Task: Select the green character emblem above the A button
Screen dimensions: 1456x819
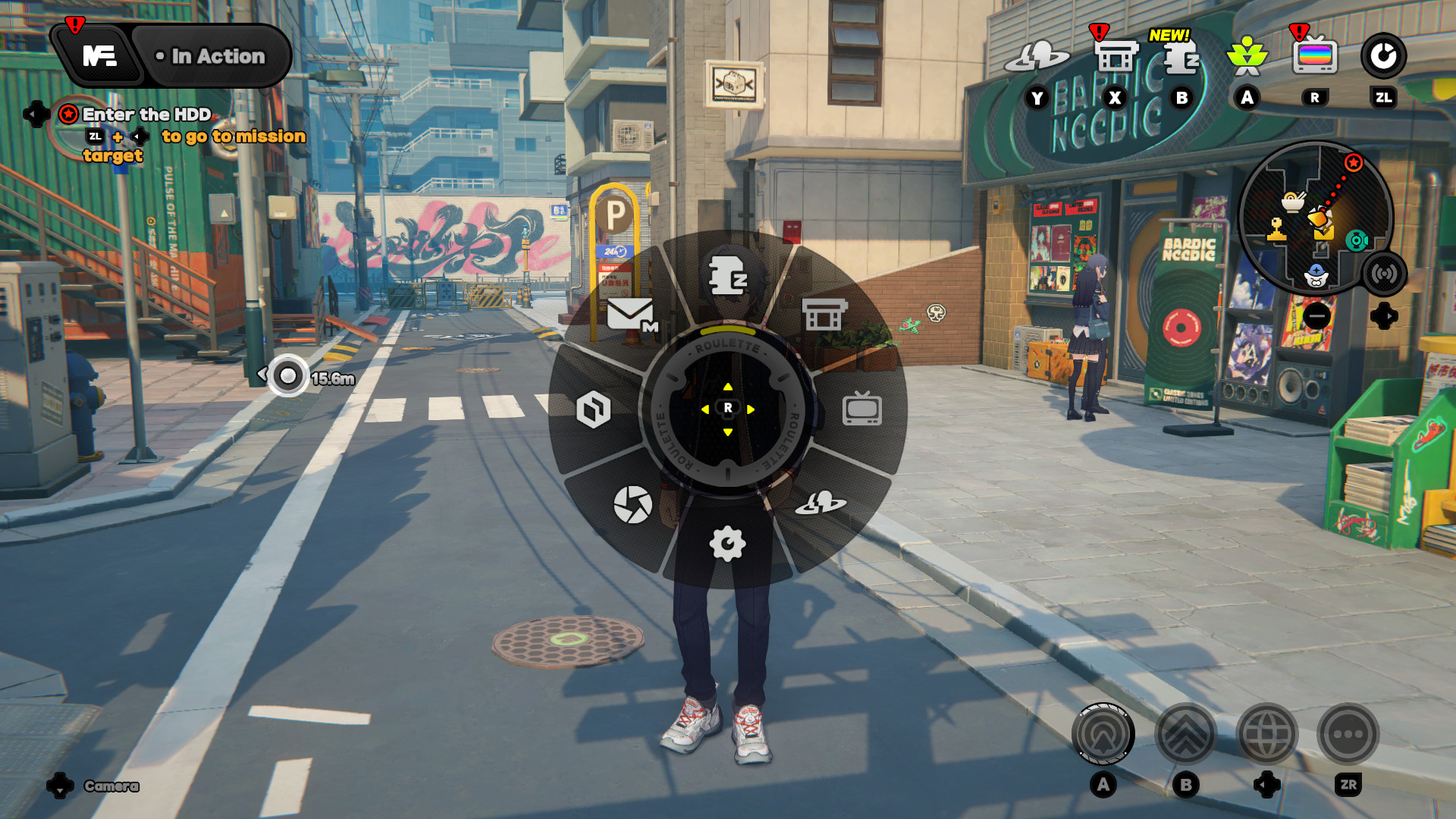Action: [1247, 55]
